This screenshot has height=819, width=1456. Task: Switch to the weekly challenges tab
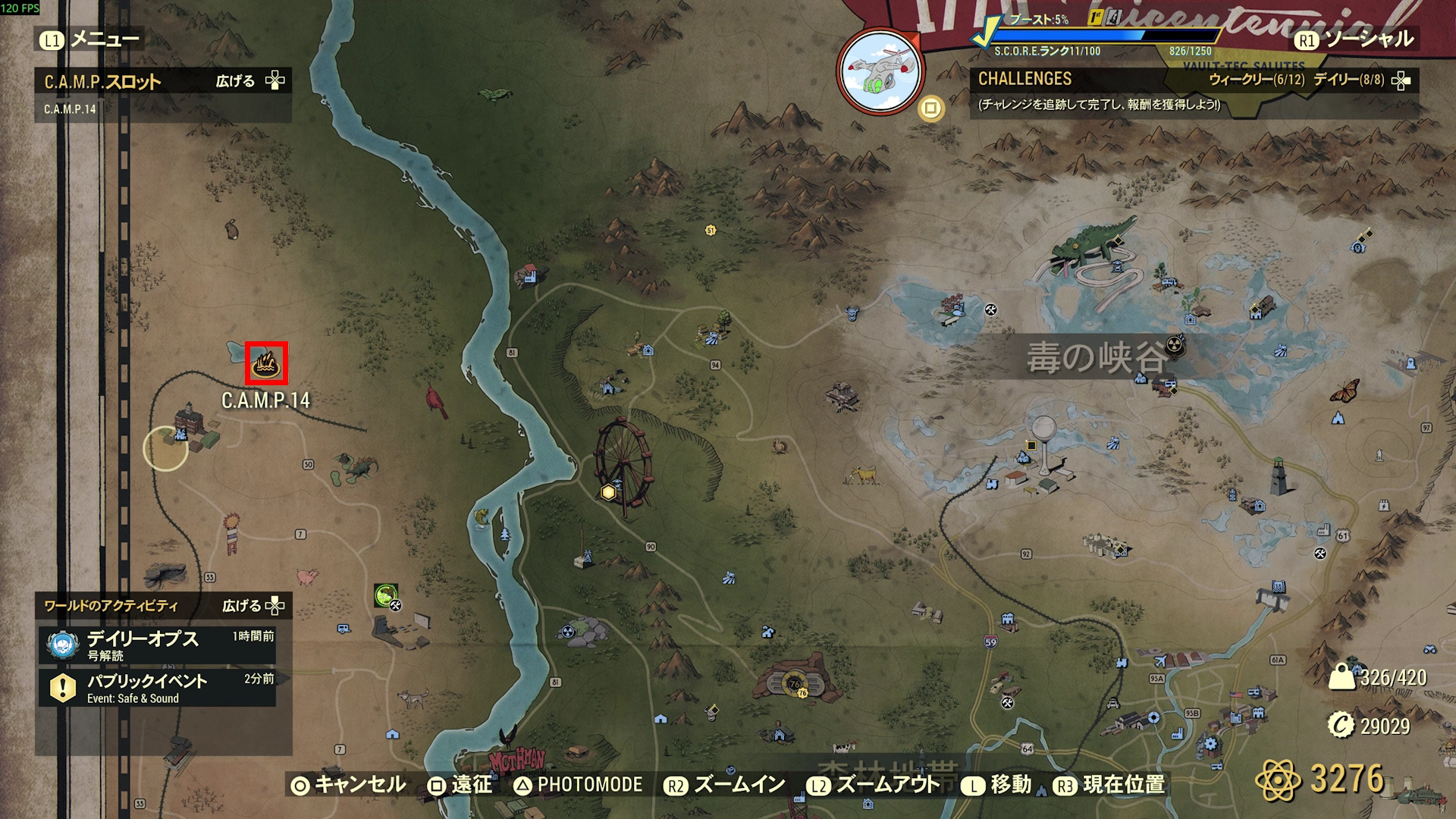click(1256, 80)
